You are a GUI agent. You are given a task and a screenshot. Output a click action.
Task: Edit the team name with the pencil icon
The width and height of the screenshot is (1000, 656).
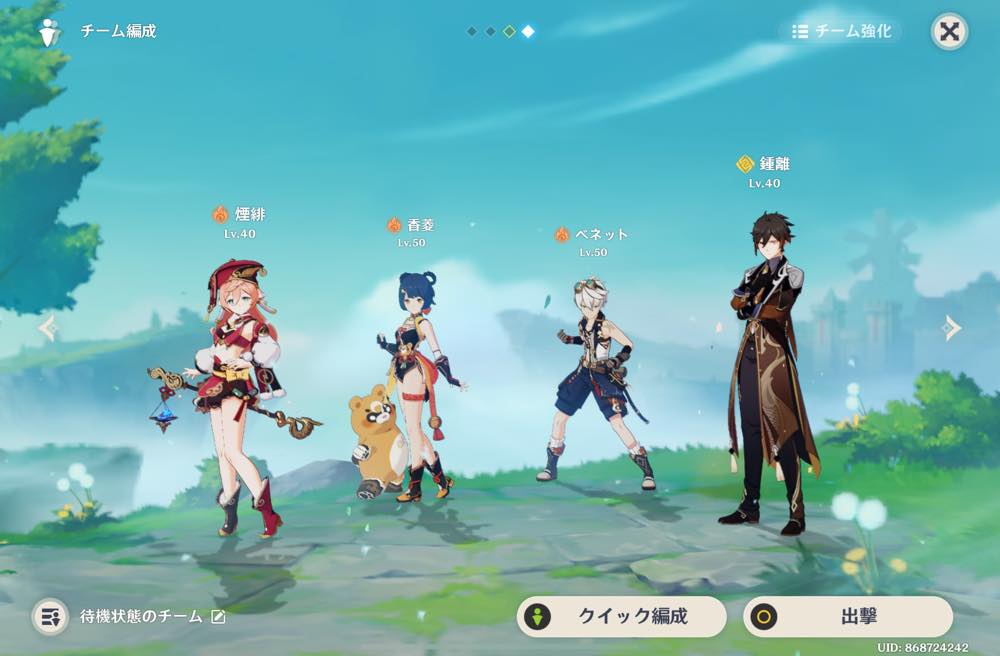pyautogui.click(x=218, y=617)
